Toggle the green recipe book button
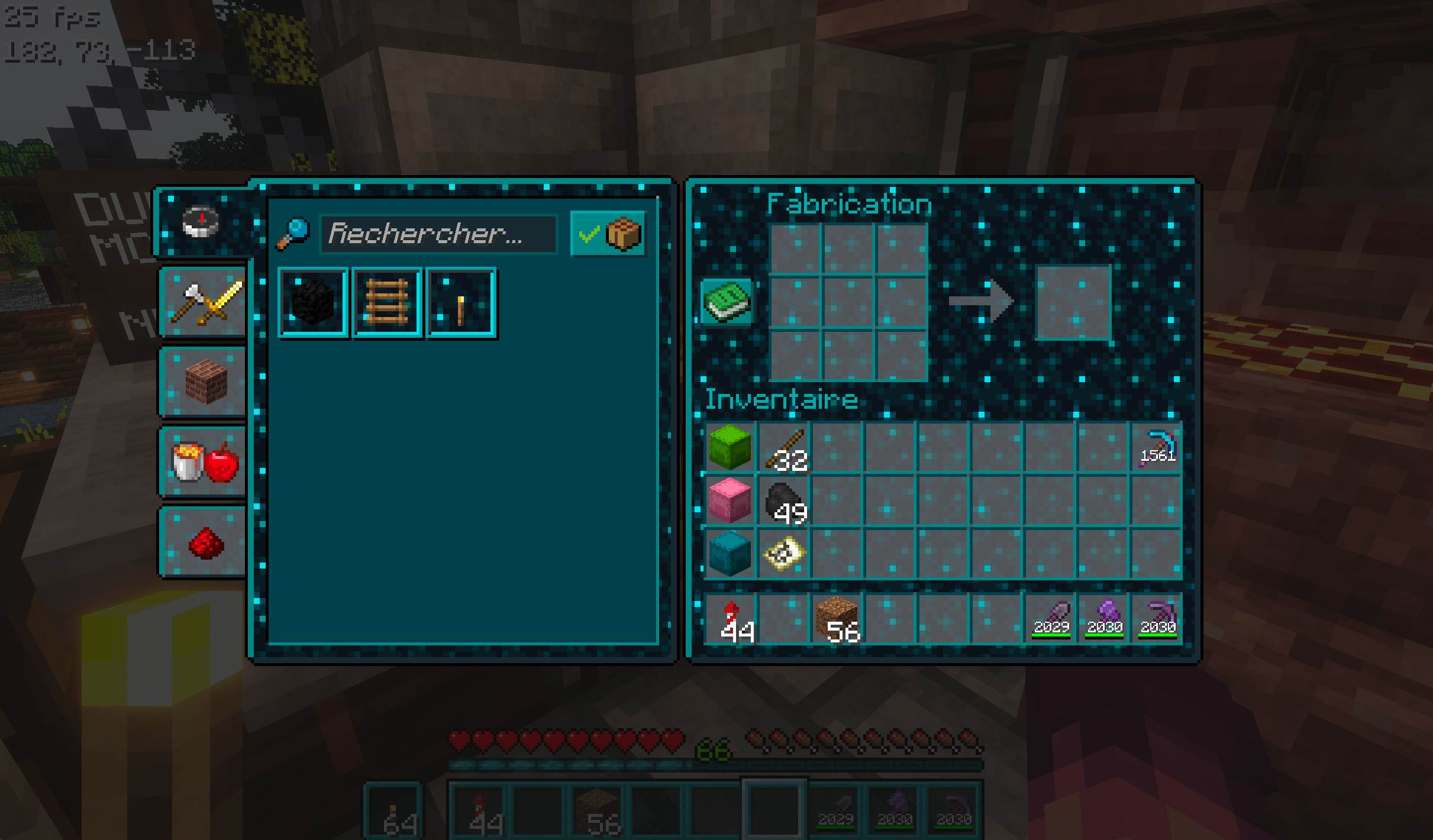The width and height of the screenshot is (1433, 840). click(727, 301)
